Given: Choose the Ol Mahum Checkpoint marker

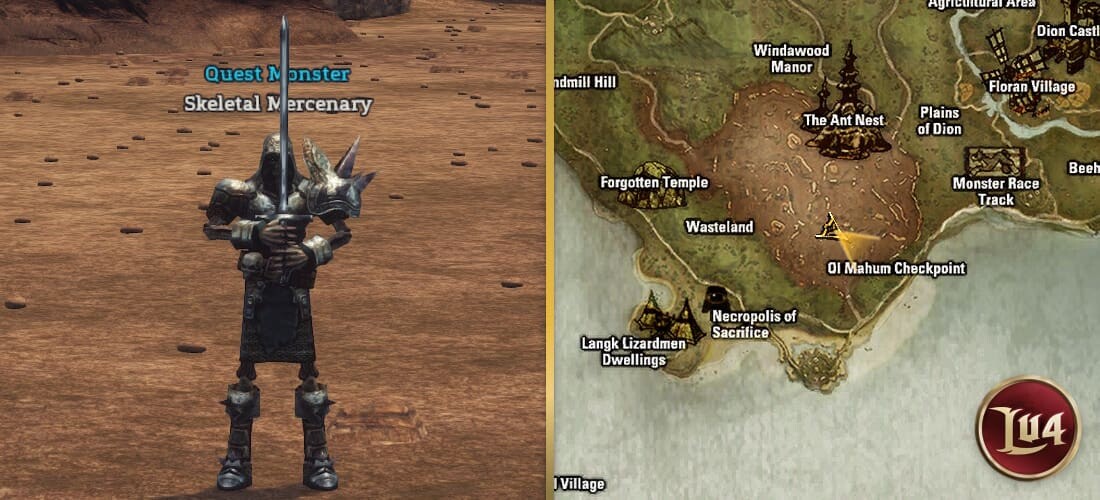Looking at the screenshot, I should click(829, 230).
